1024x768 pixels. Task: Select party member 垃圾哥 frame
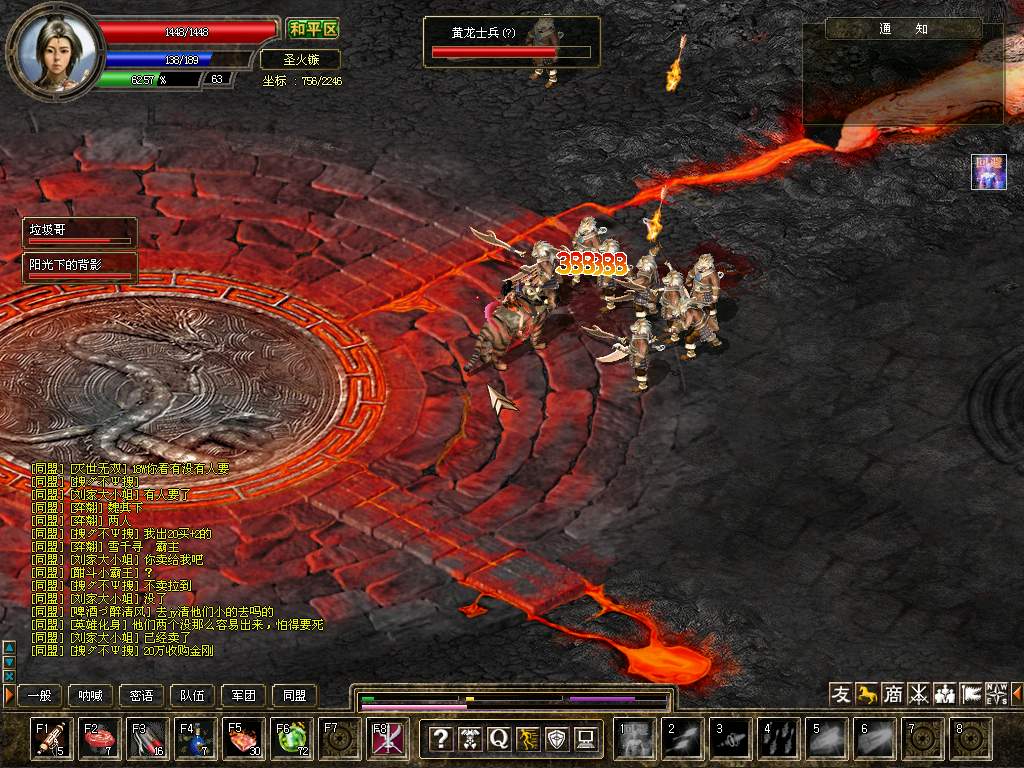tap(80, 233)
